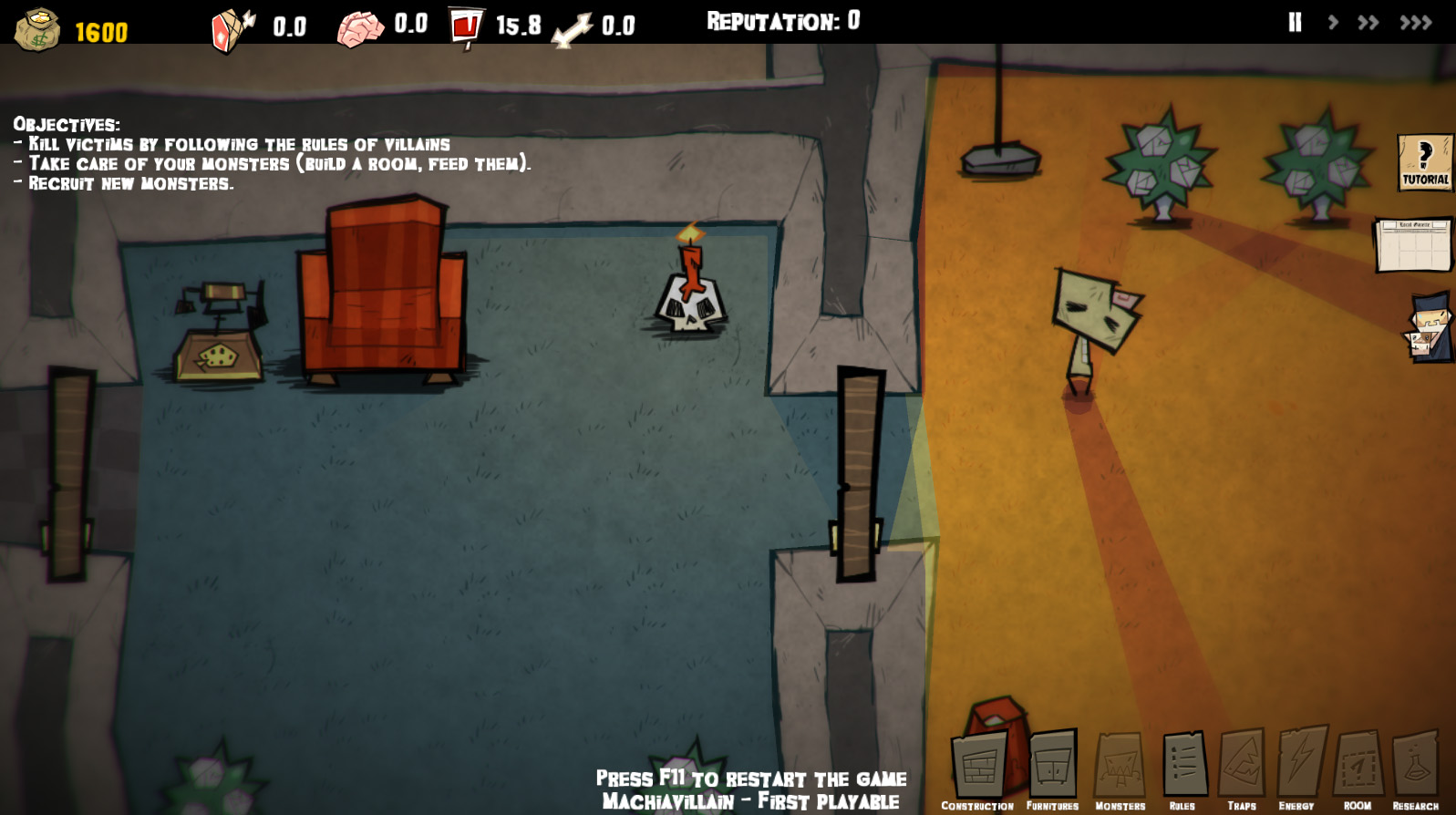1456x815 pixels.
Task: Choose the Traps category
Action: click(x=1242, y=768)
